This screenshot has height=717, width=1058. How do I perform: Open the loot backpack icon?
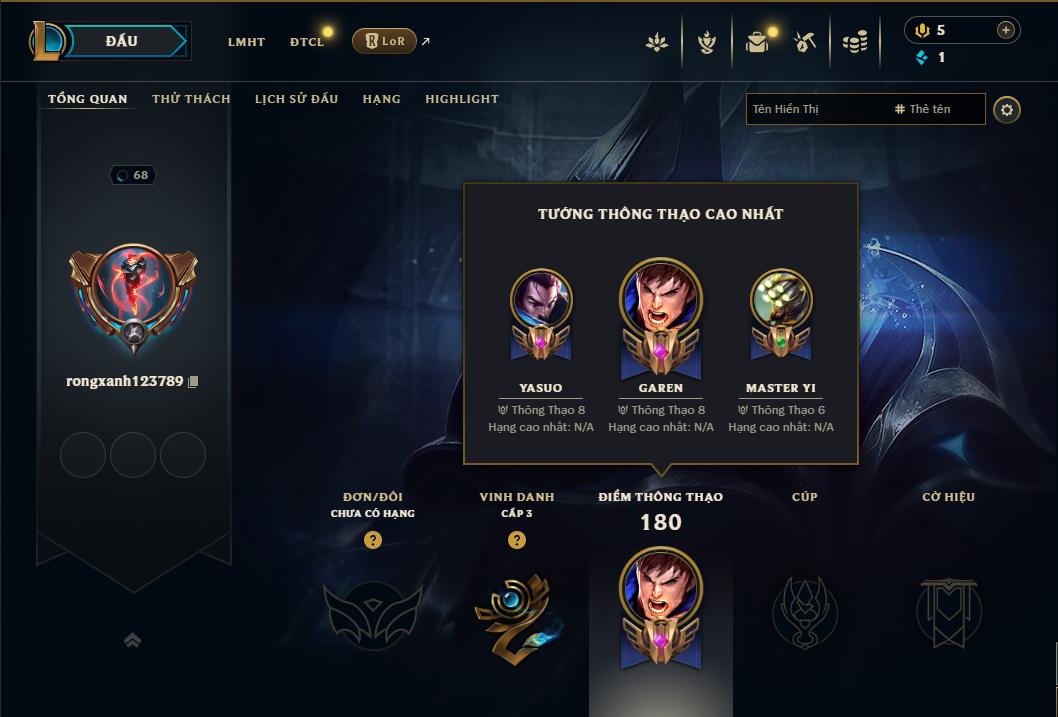click(x=757, y=42)
